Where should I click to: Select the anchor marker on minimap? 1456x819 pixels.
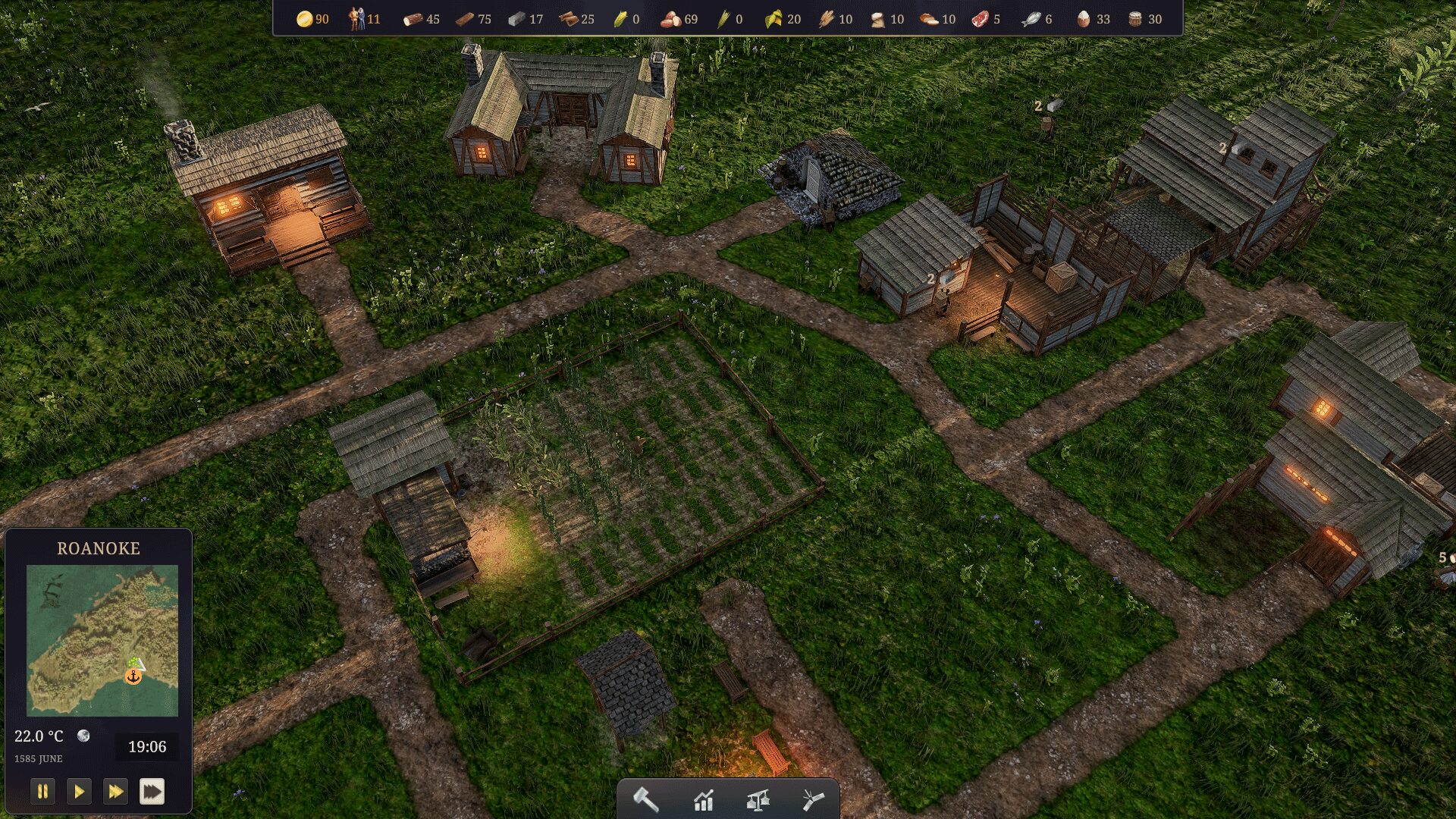133,676
